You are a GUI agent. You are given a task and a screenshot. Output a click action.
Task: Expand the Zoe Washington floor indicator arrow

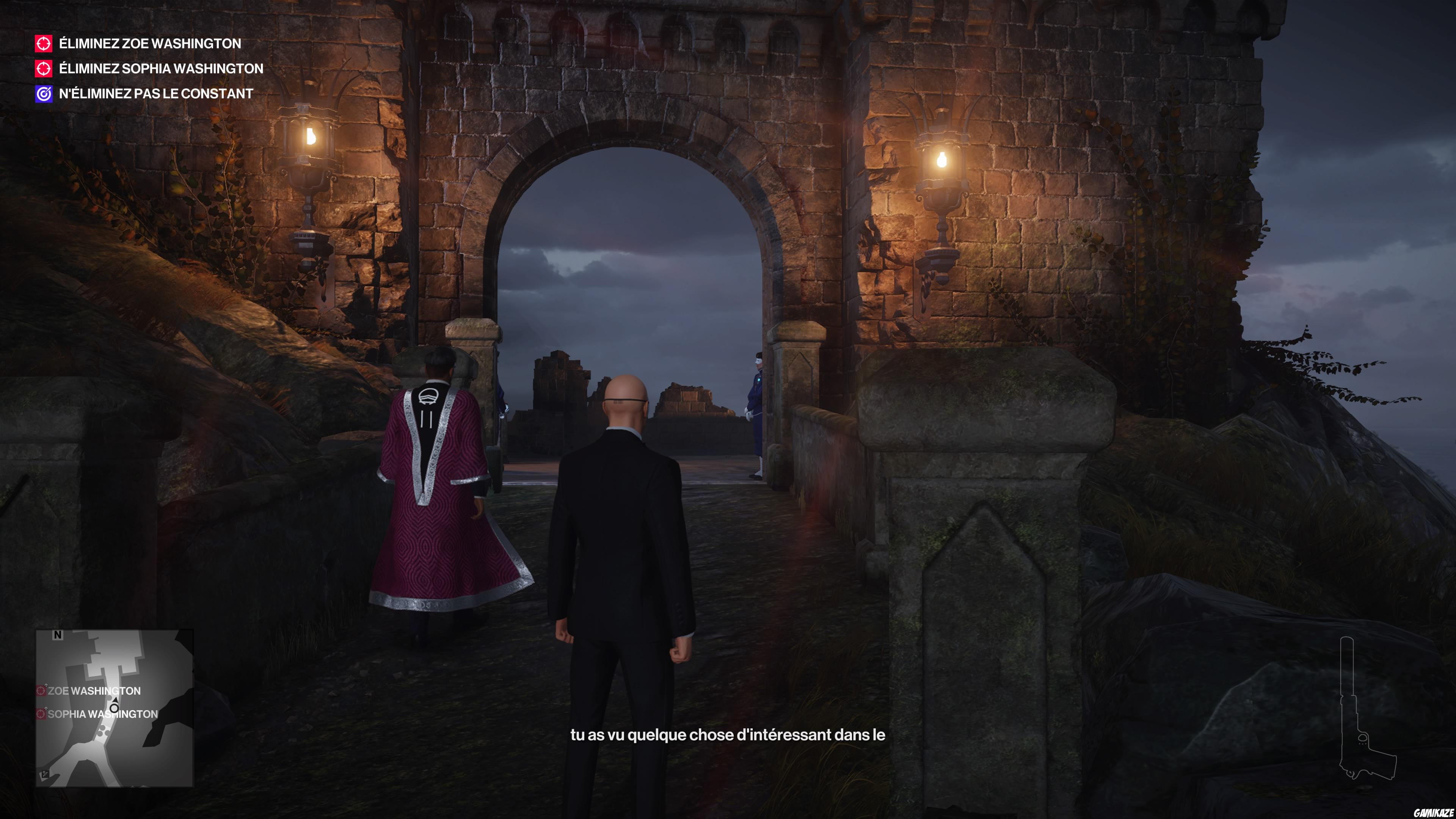pos(46,685)
